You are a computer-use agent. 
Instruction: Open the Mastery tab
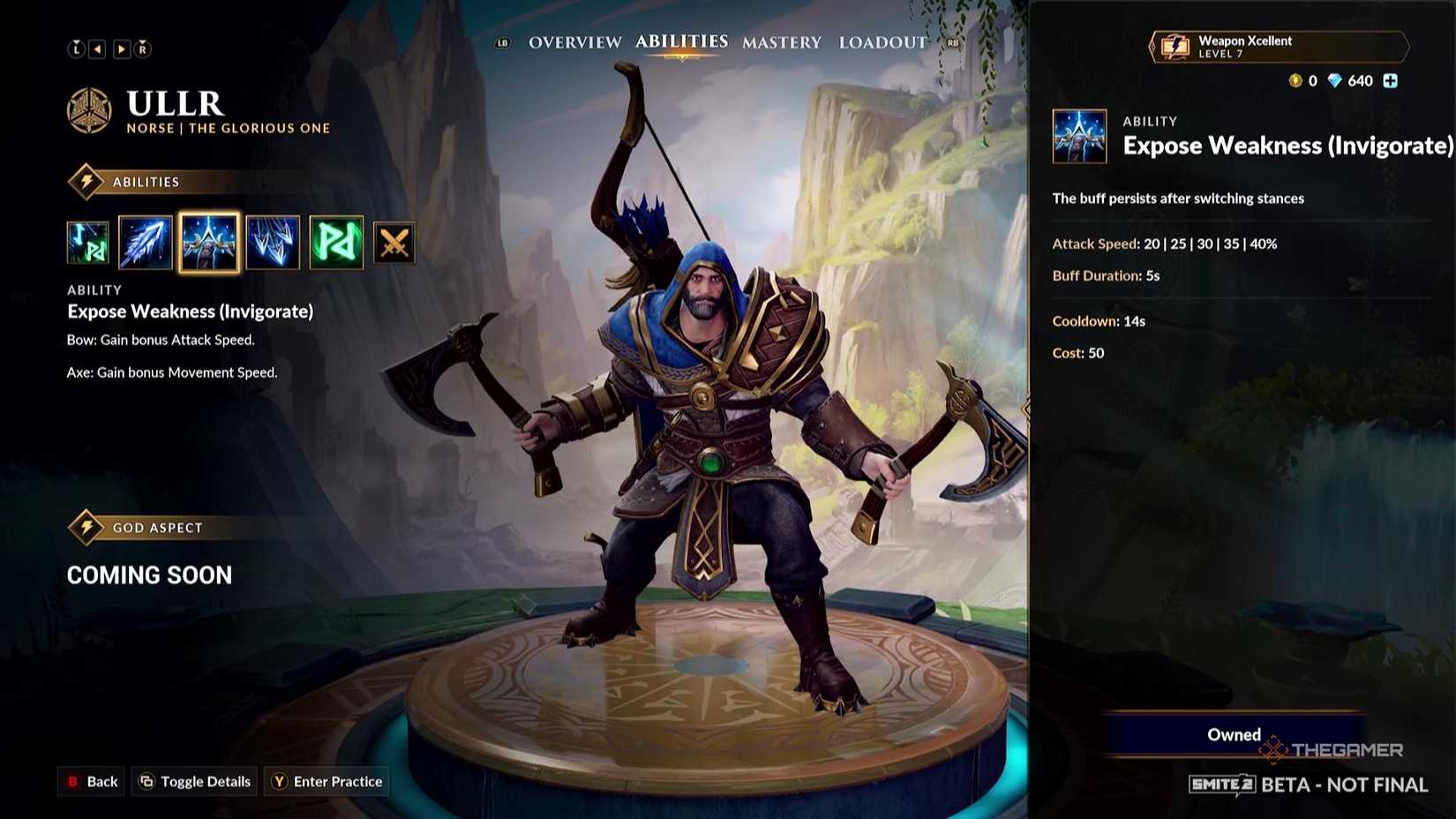pos(782,41)
